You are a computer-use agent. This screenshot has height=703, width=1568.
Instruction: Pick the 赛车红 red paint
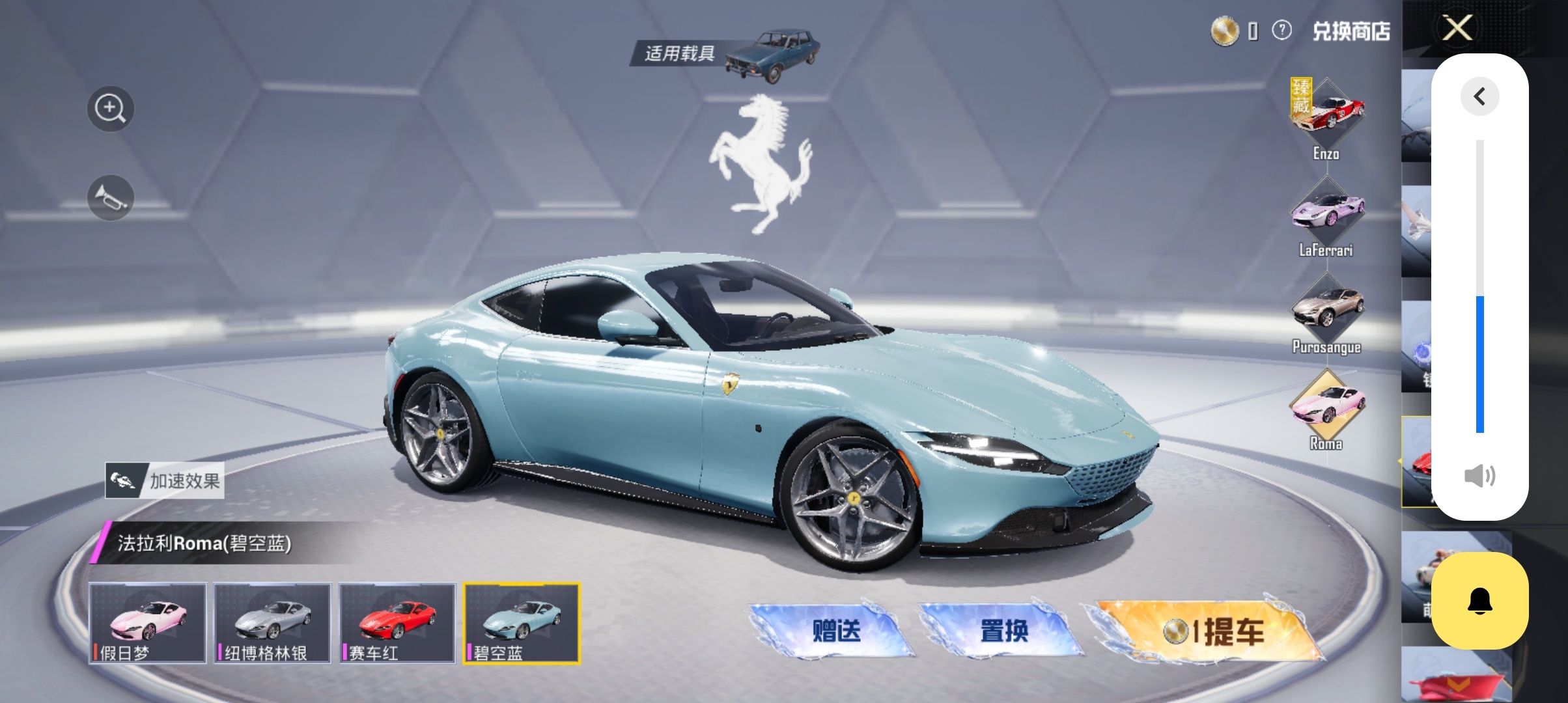tap(397, 623)
